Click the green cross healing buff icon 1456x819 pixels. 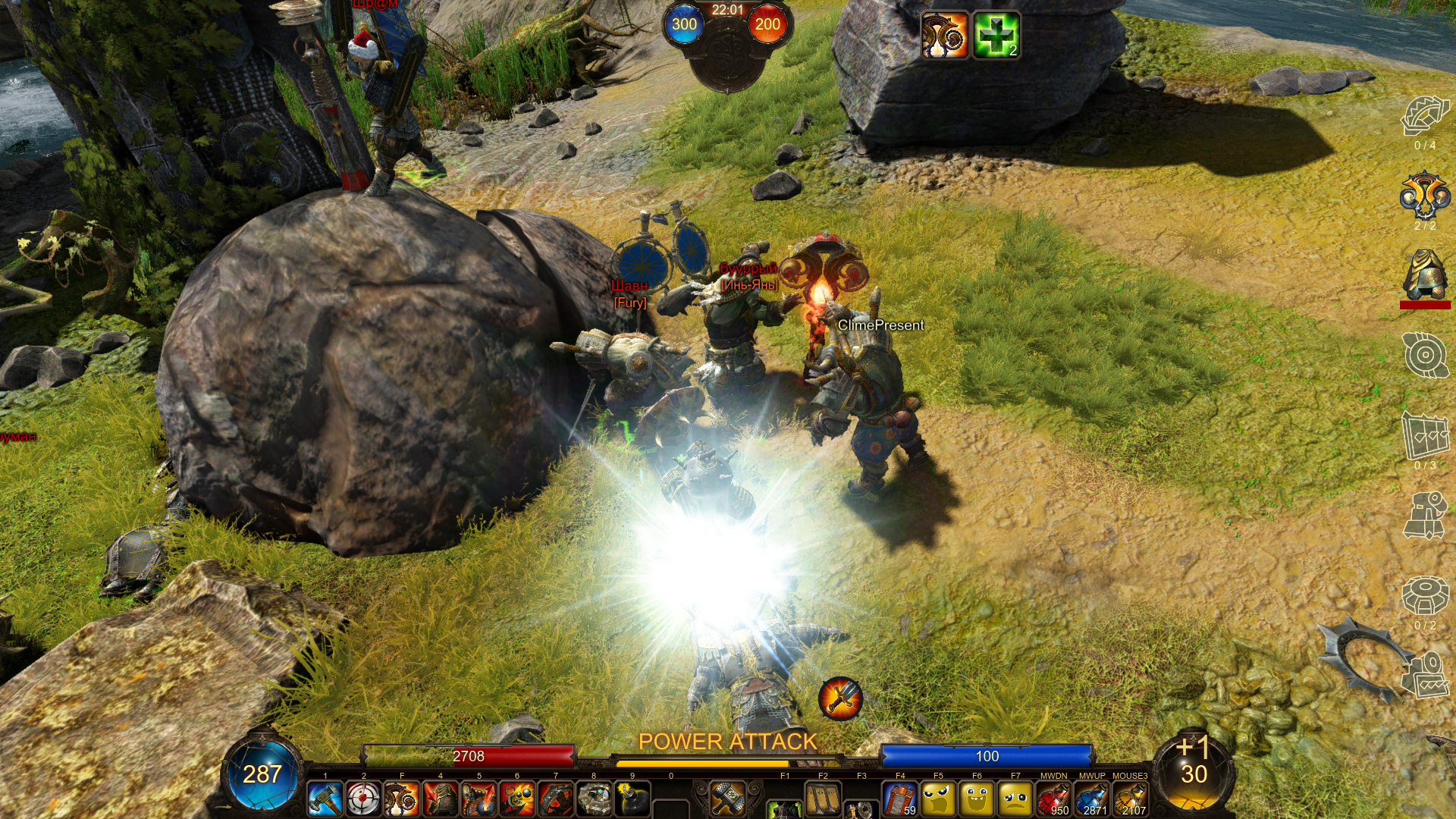pyautogui.click(x=996, y=35)
